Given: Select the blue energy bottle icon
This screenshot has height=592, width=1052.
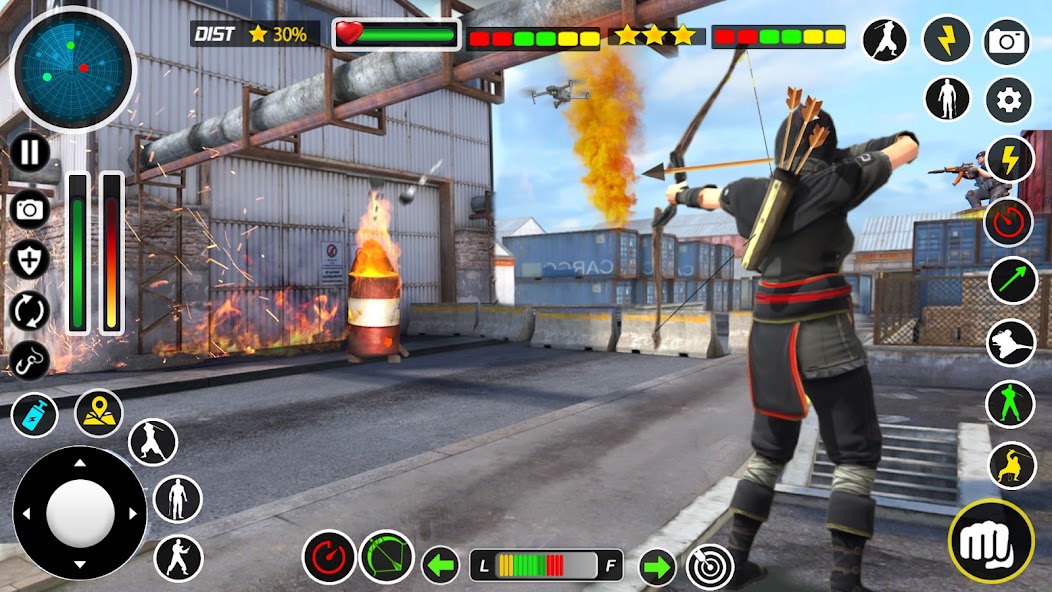Looking at the screenshot, I should click(x=35, y=414).
